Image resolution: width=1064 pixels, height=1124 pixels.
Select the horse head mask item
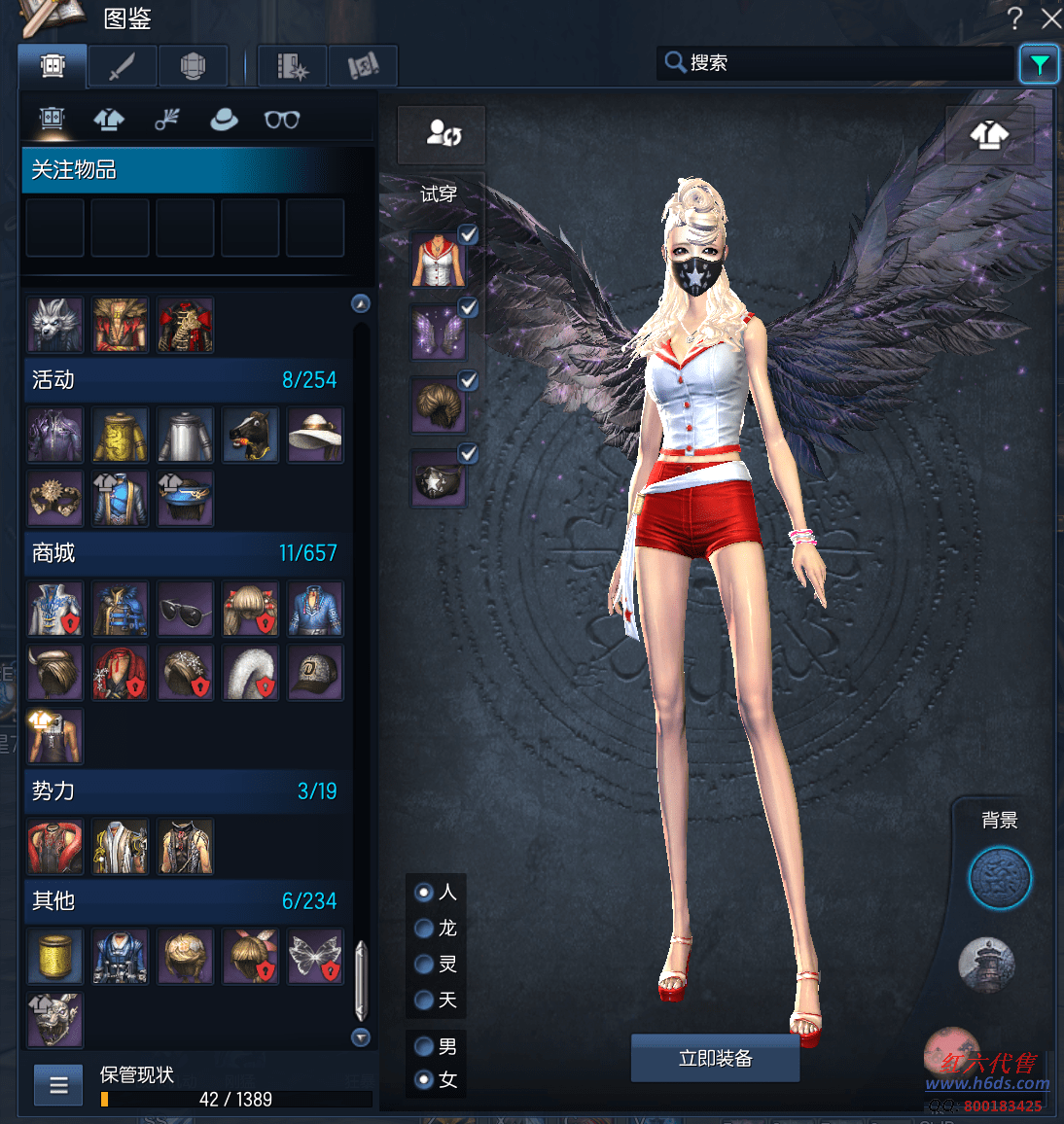coord(251,435)
